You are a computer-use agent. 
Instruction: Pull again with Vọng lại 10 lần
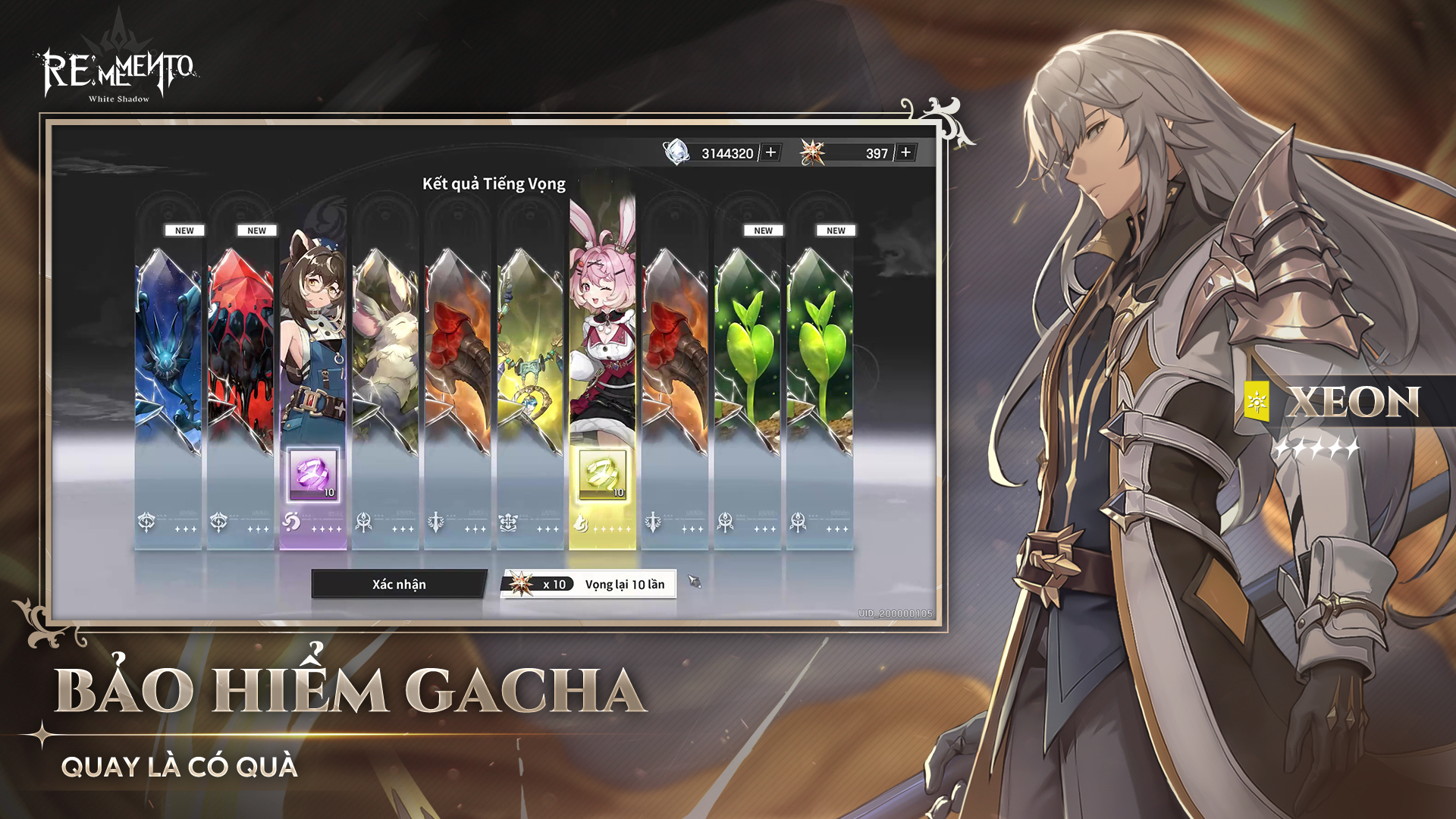[588, 584]
